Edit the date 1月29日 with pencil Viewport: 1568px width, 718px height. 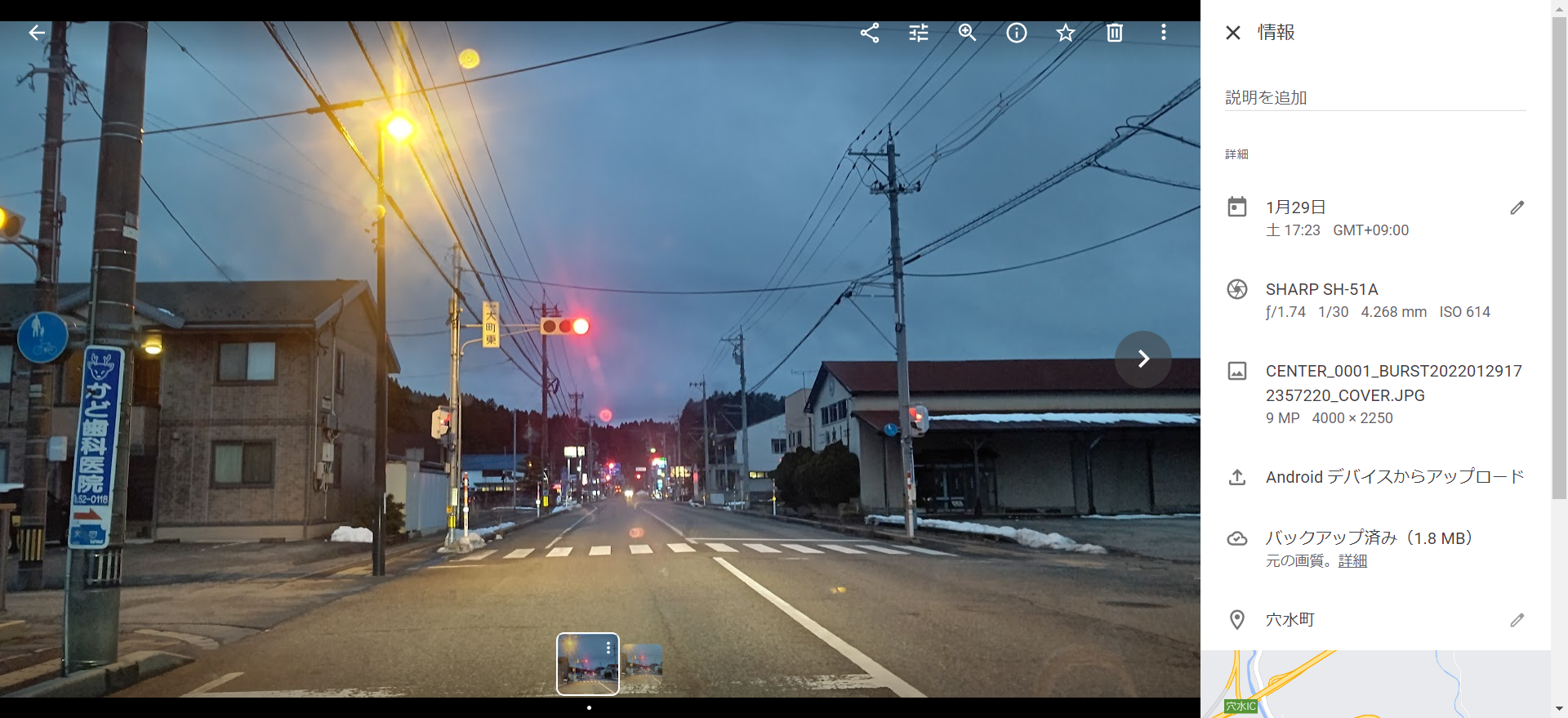click(x=1517, y=208)
